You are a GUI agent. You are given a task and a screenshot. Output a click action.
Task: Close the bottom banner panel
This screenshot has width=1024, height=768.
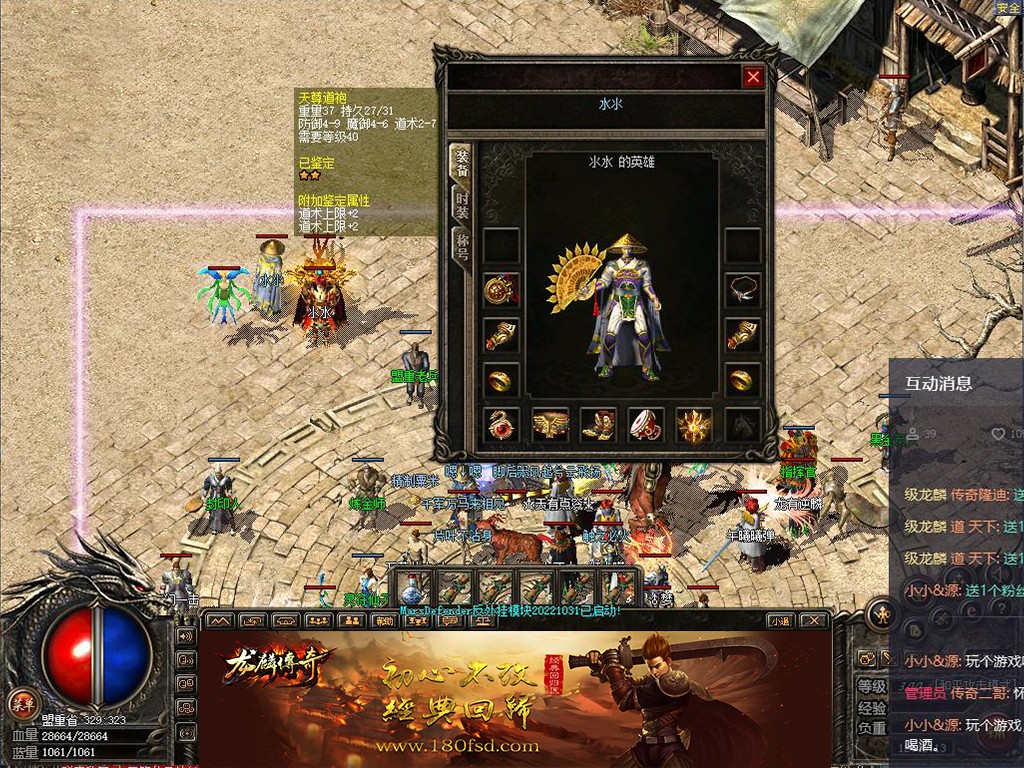[x=815, y=620]
